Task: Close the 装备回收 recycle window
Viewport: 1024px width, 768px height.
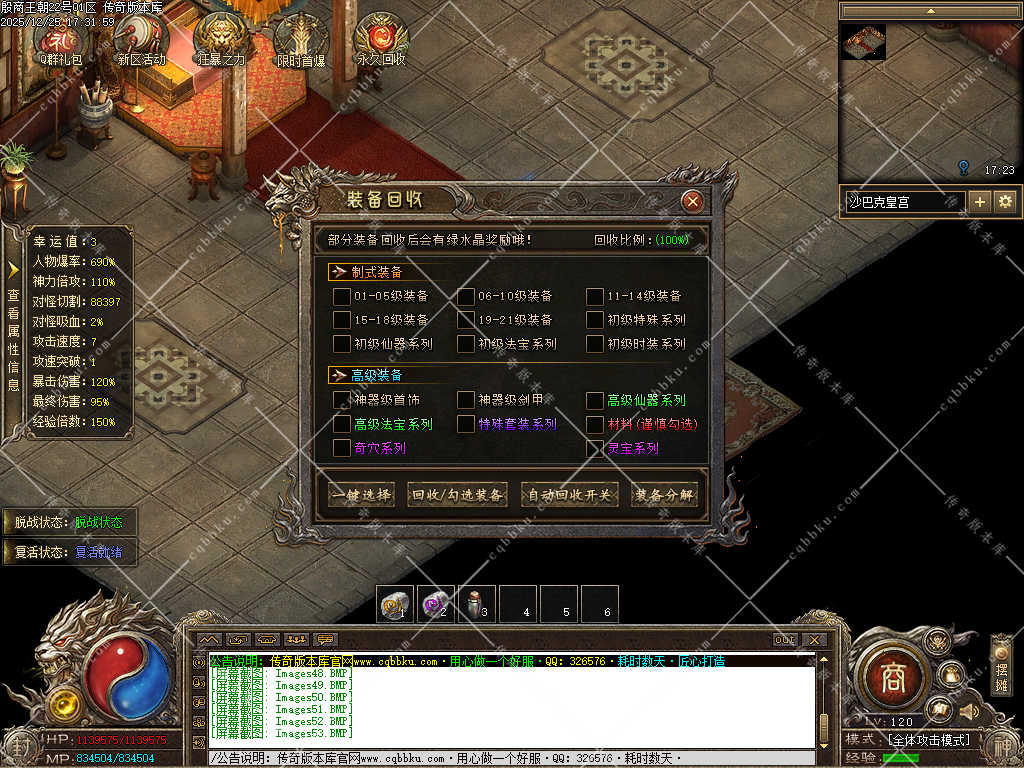Action: click(x=692, y=201)
